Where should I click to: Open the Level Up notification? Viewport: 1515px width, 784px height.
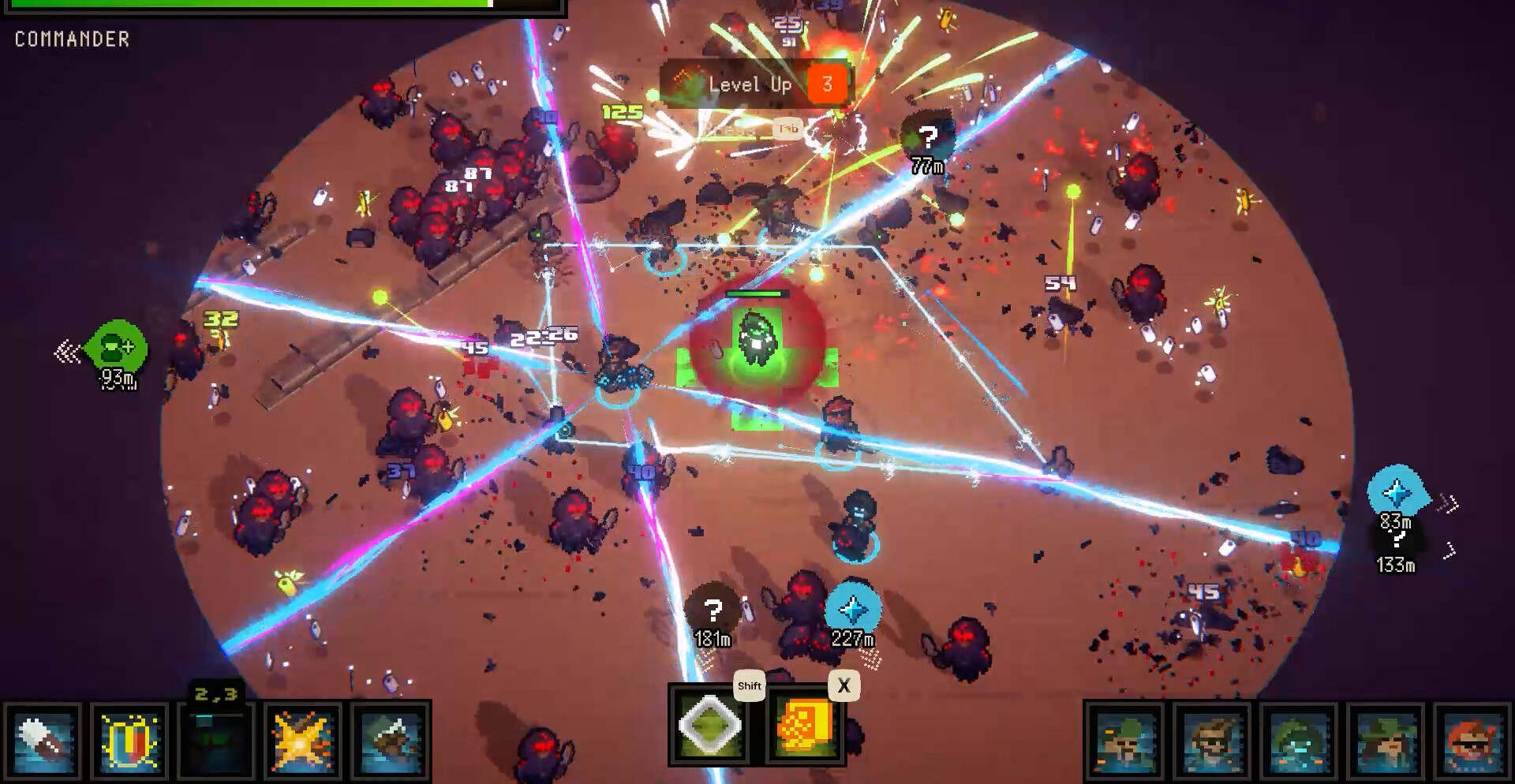tap(754, 84)
